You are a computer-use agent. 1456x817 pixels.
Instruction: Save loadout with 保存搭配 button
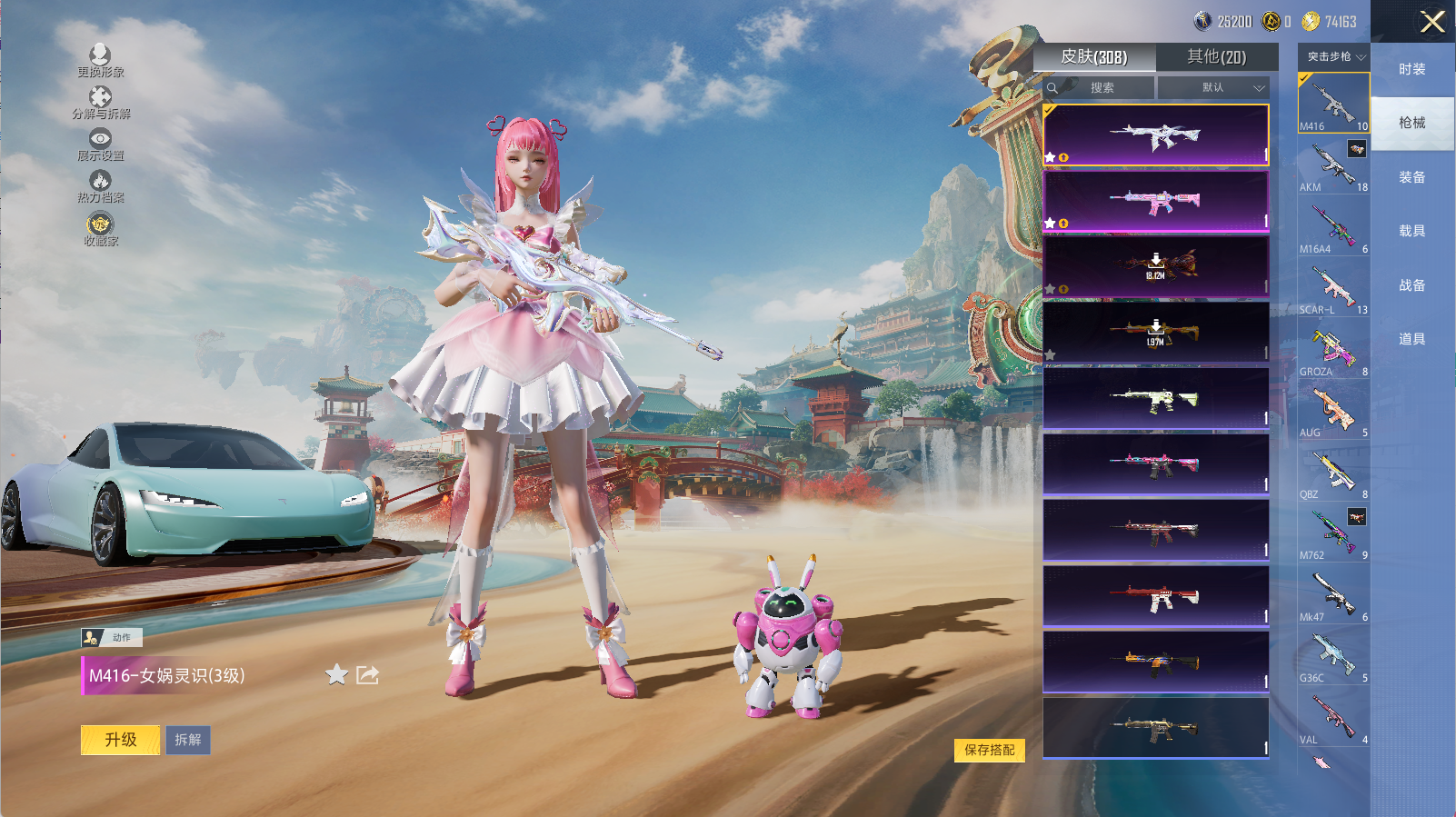[989, 750]
